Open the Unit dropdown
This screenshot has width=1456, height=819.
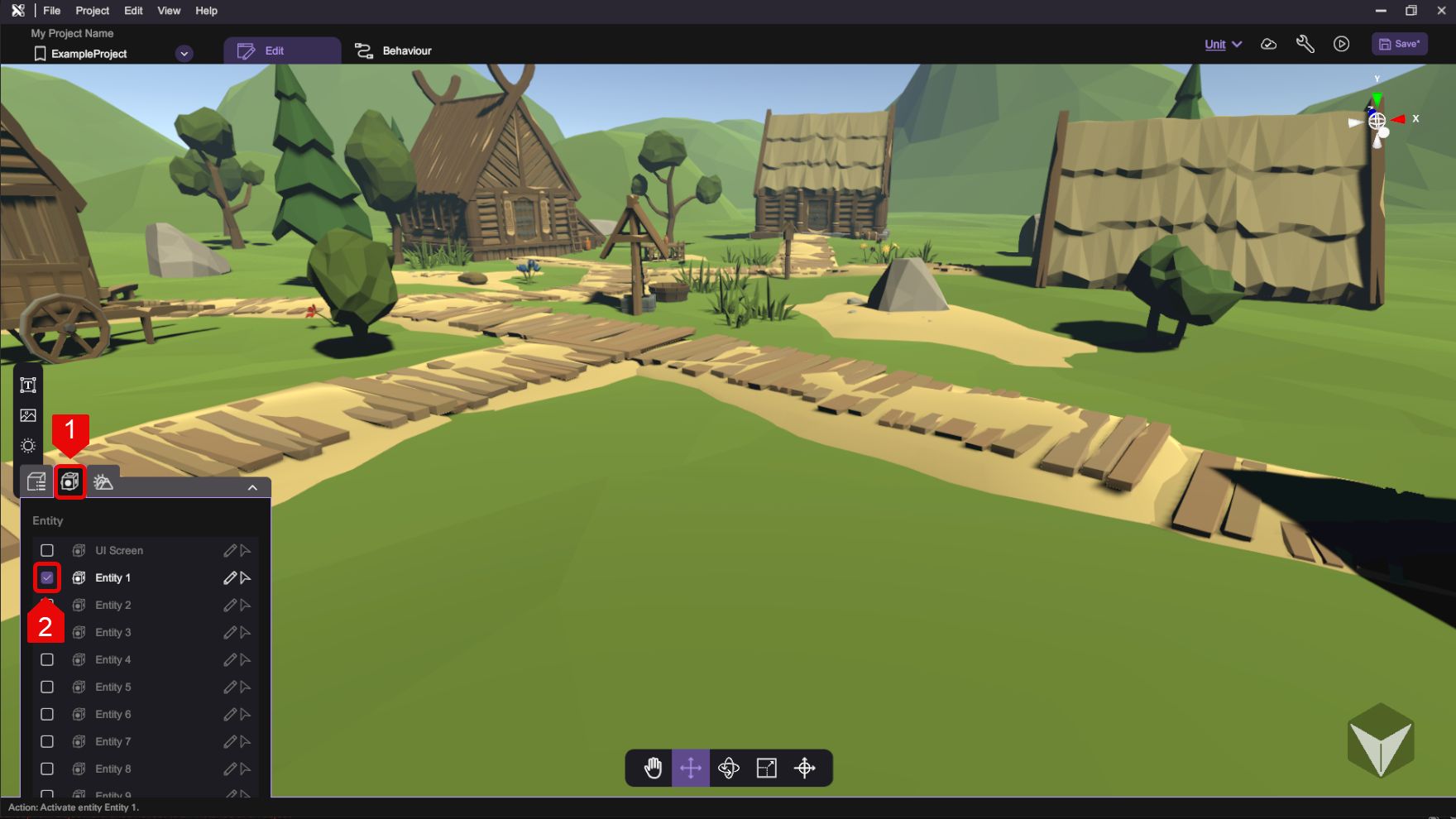coord(1223,45)
